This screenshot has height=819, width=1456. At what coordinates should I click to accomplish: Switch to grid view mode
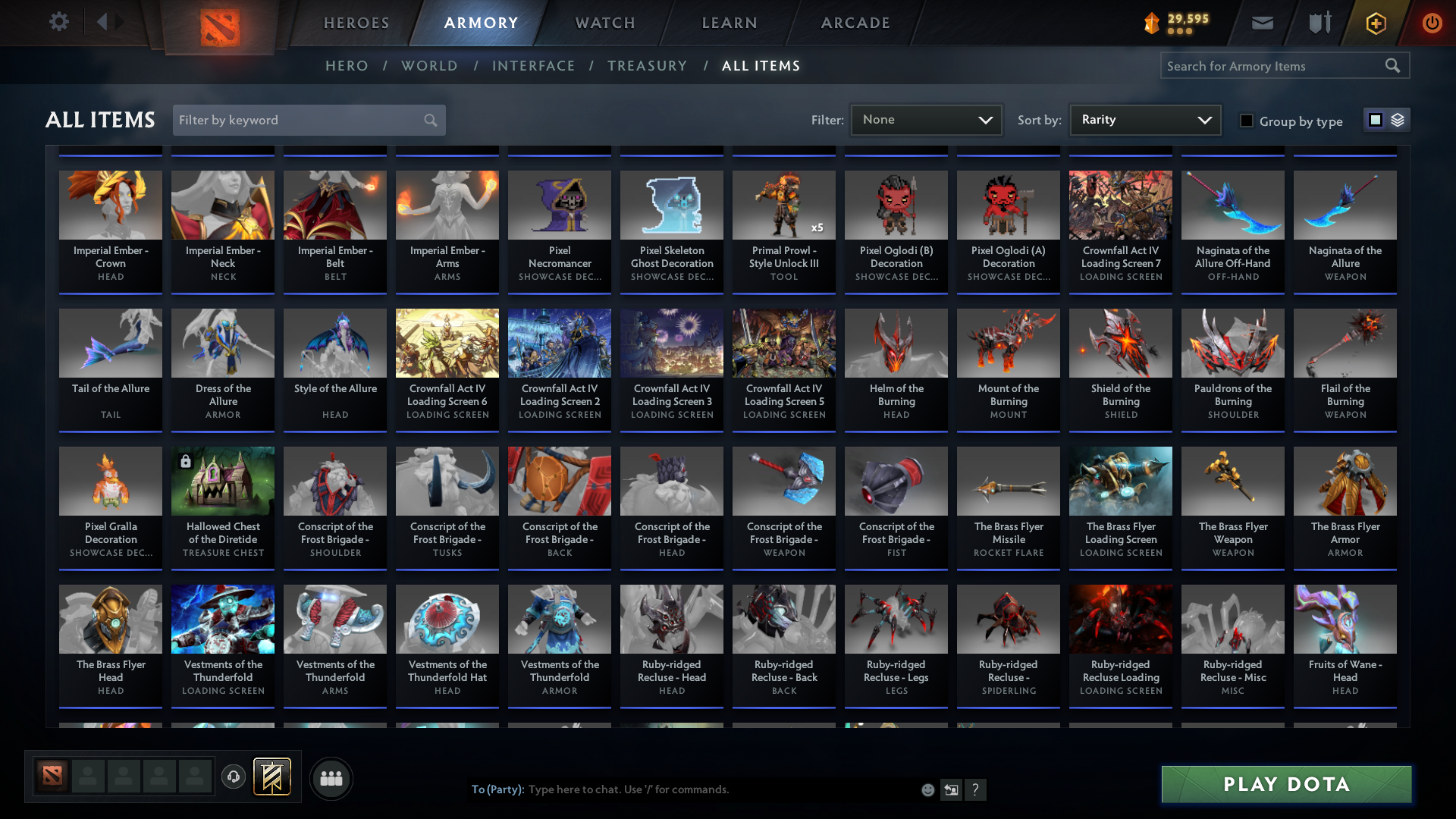[x=1375, y=120]
